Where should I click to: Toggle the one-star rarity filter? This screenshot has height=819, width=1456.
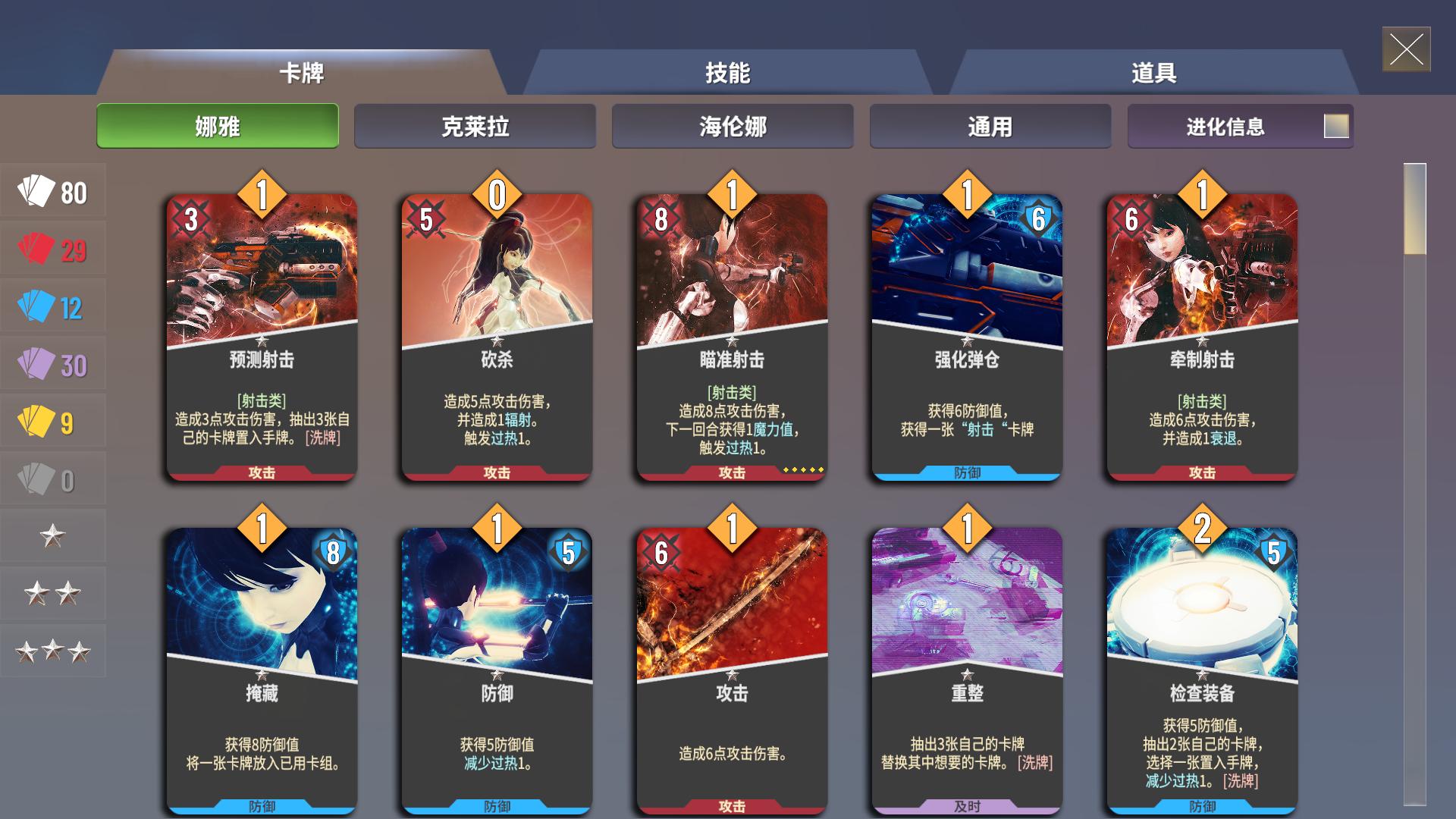tap(53, 535)
